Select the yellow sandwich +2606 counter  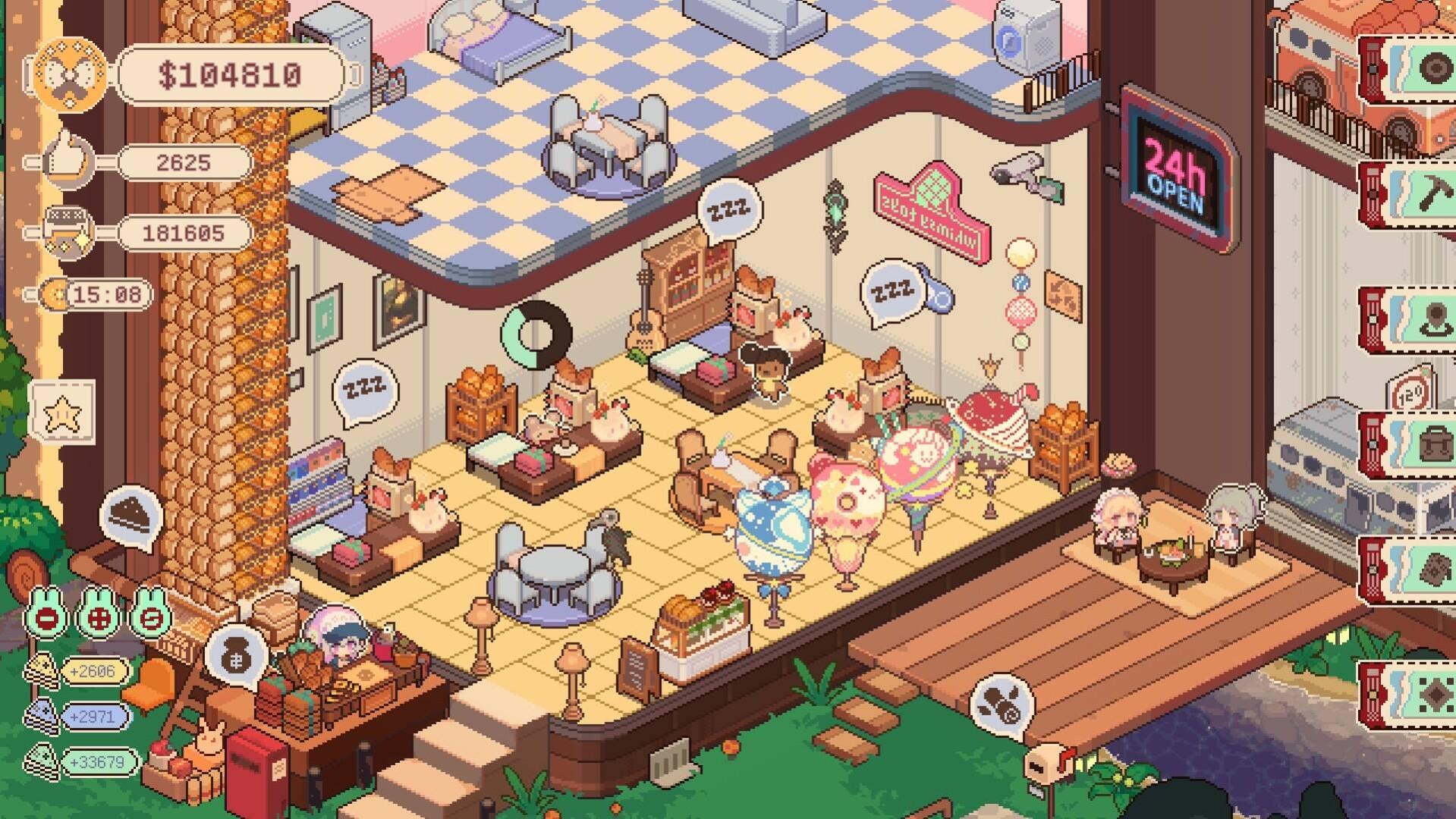(x=93, y=671)
